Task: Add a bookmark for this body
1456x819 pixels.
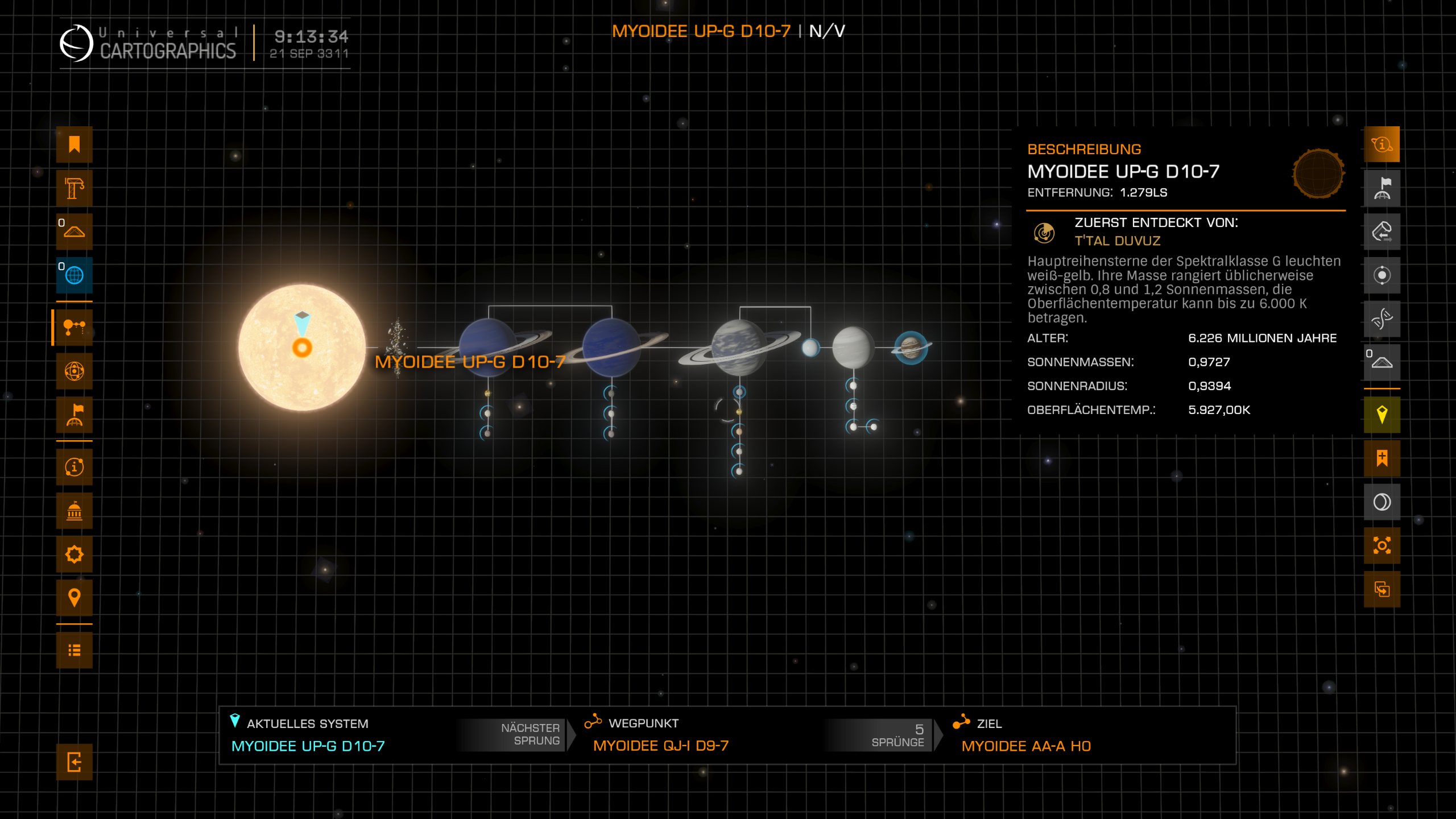Action: click(x=1381, y=458)
